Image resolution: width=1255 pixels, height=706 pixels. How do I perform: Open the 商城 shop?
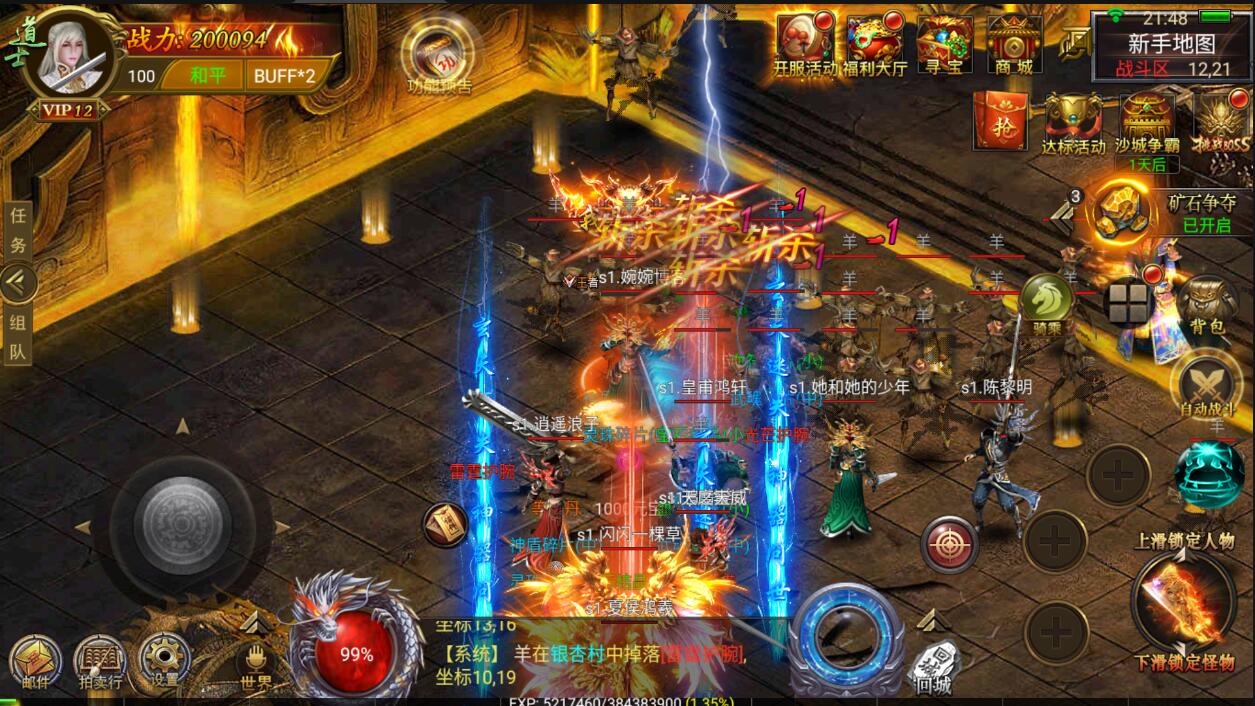pos(1014,45)
